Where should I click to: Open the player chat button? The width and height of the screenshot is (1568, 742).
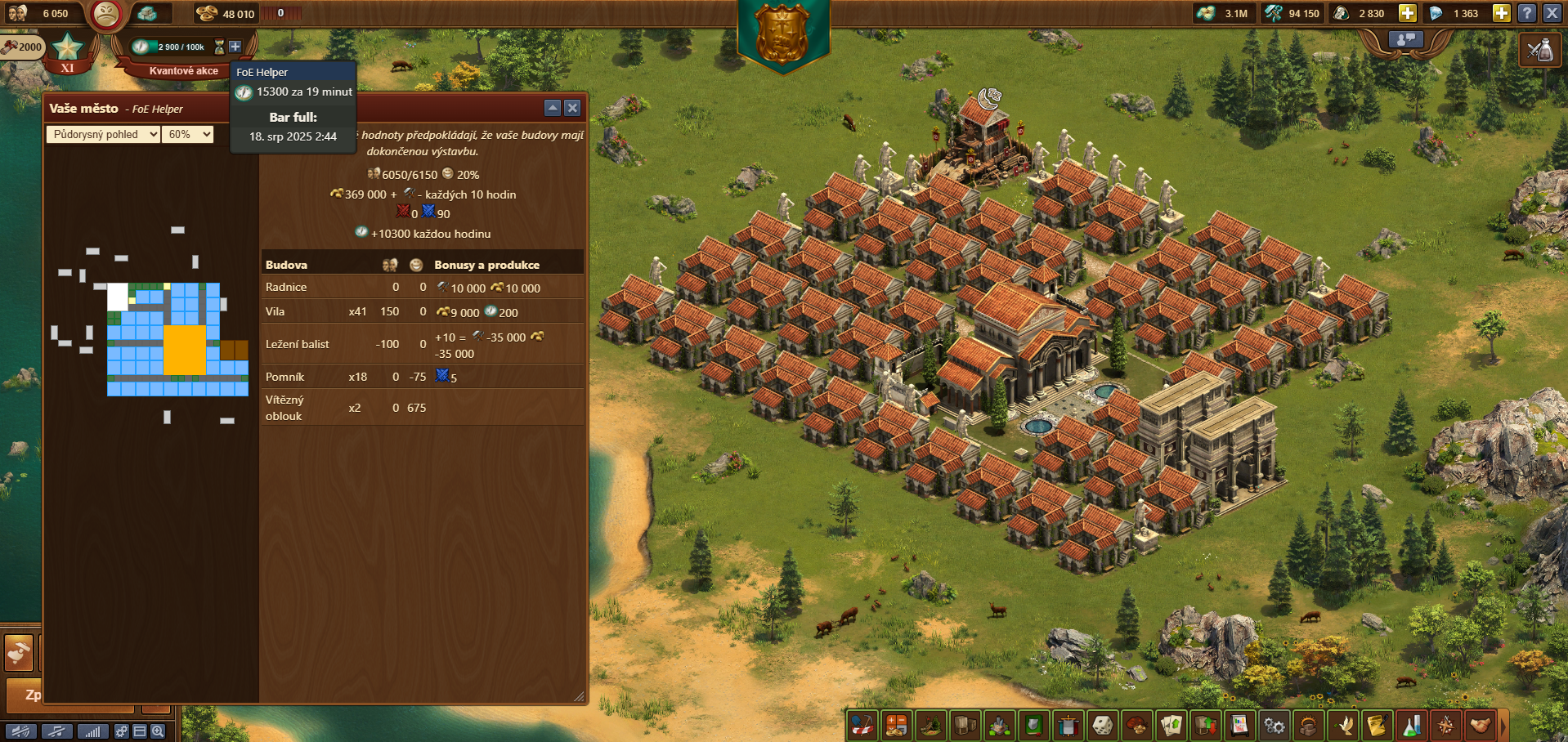click(x=1405, y=39)
